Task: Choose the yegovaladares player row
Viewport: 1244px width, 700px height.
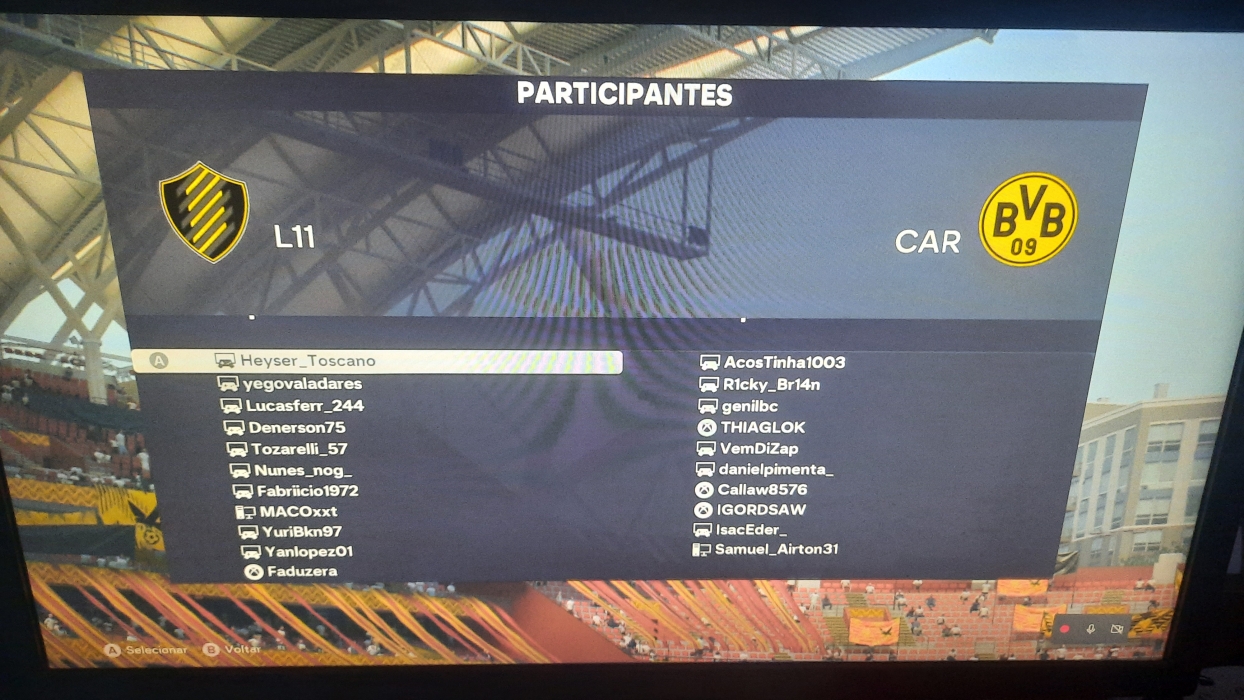Action: pos(301,384)
